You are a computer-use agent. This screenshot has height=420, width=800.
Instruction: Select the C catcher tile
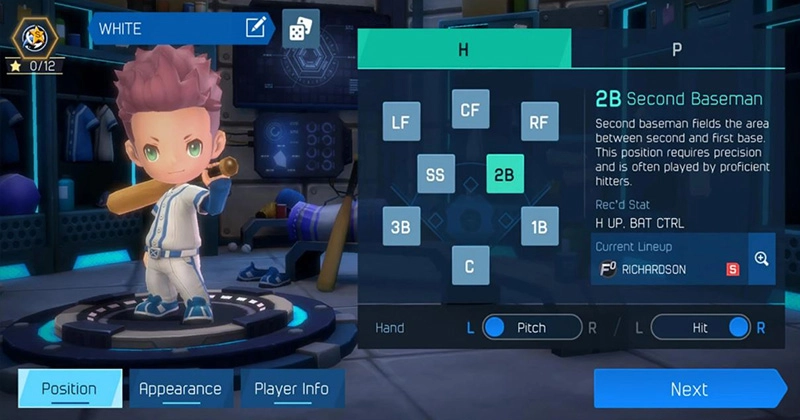click(469, 265)
